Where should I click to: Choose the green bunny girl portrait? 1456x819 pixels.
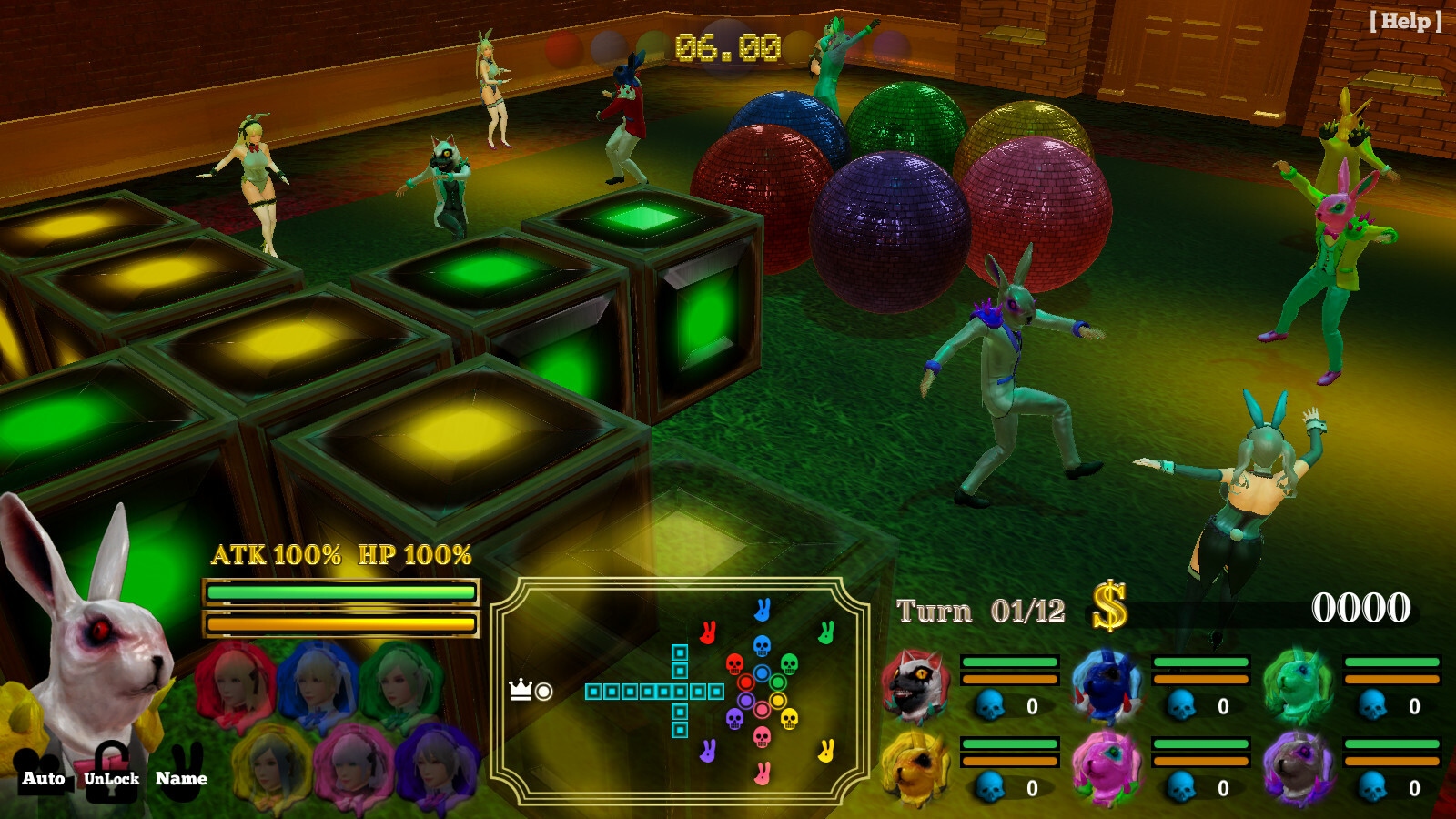(399, 684)
